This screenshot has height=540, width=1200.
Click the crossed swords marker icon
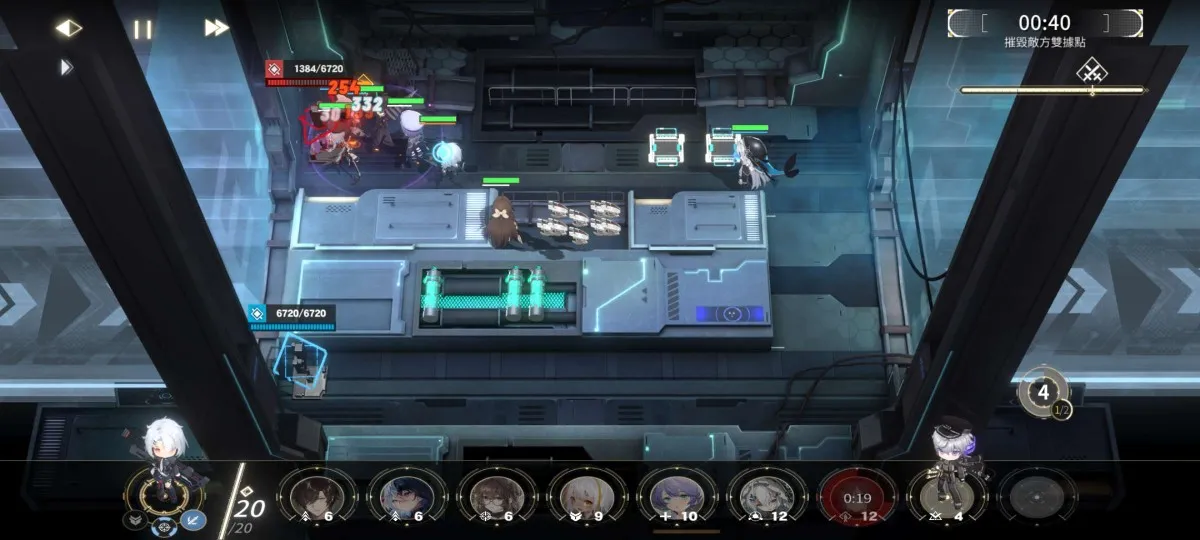1090,71
